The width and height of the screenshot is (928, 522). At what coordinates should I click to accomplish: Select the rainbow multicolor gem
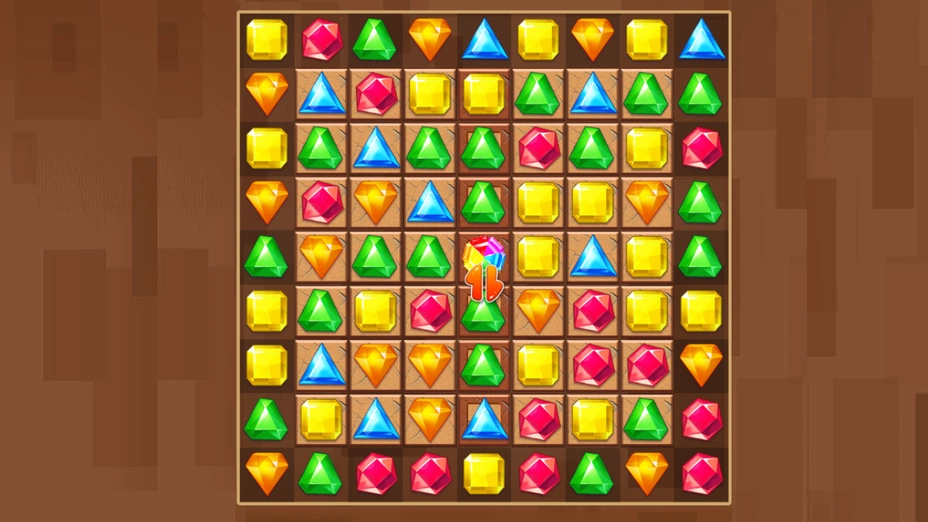[x=484, y=256]
